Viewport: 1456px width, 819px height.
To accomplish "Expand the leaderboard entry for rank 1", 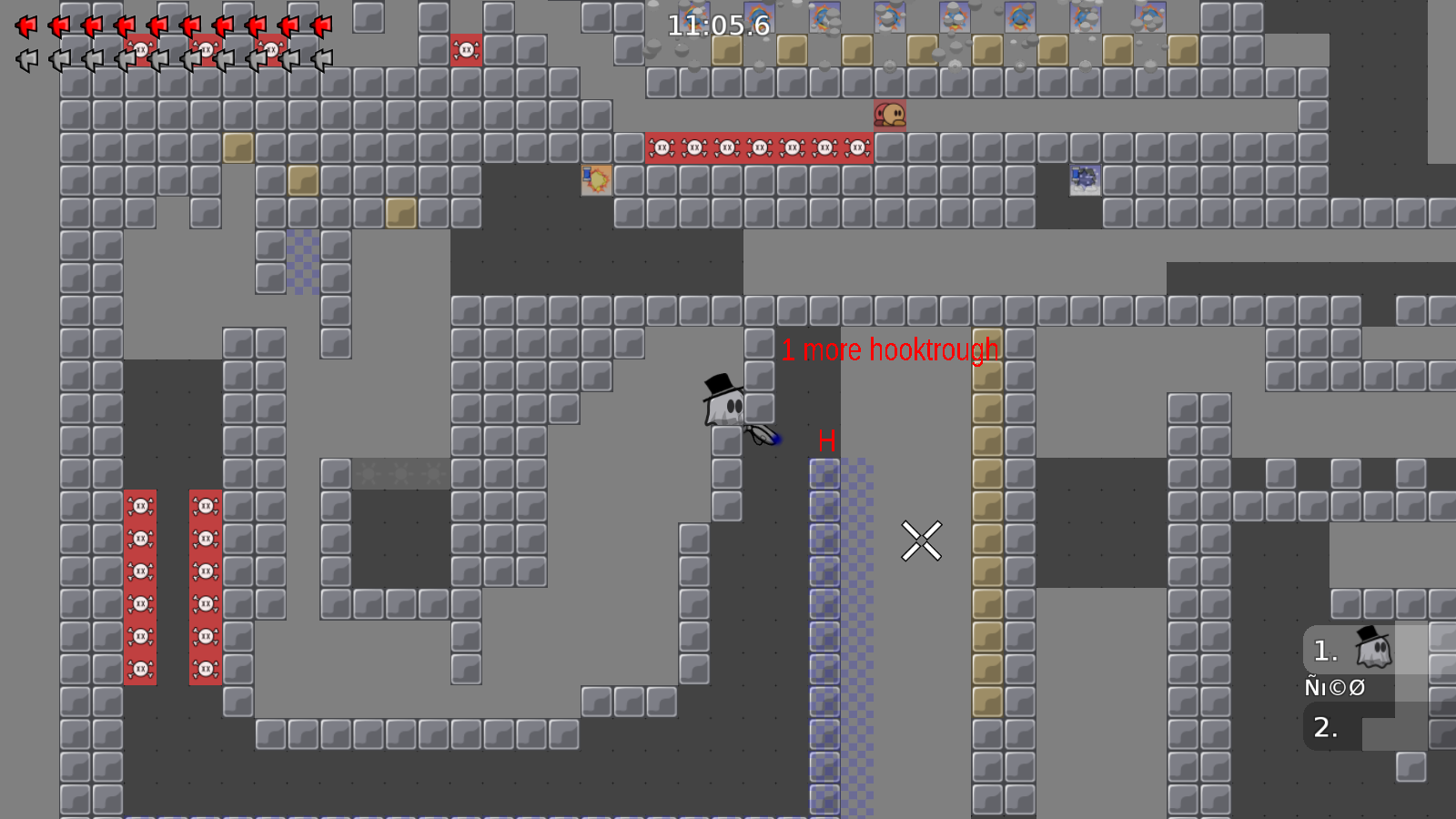I will point(1350,648).
